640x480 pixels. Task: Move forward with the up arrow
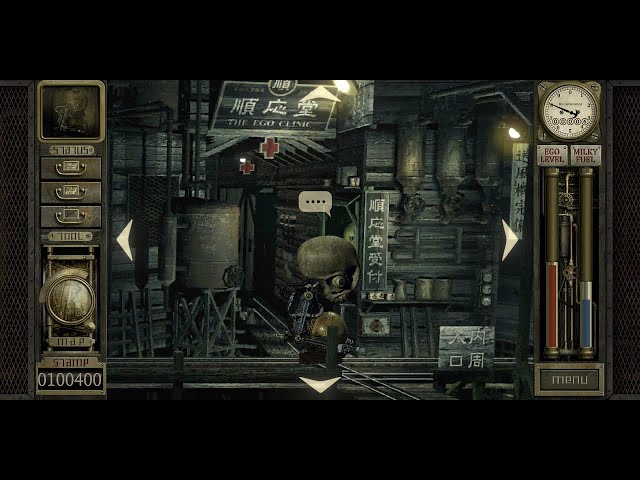tap(322, 95)
